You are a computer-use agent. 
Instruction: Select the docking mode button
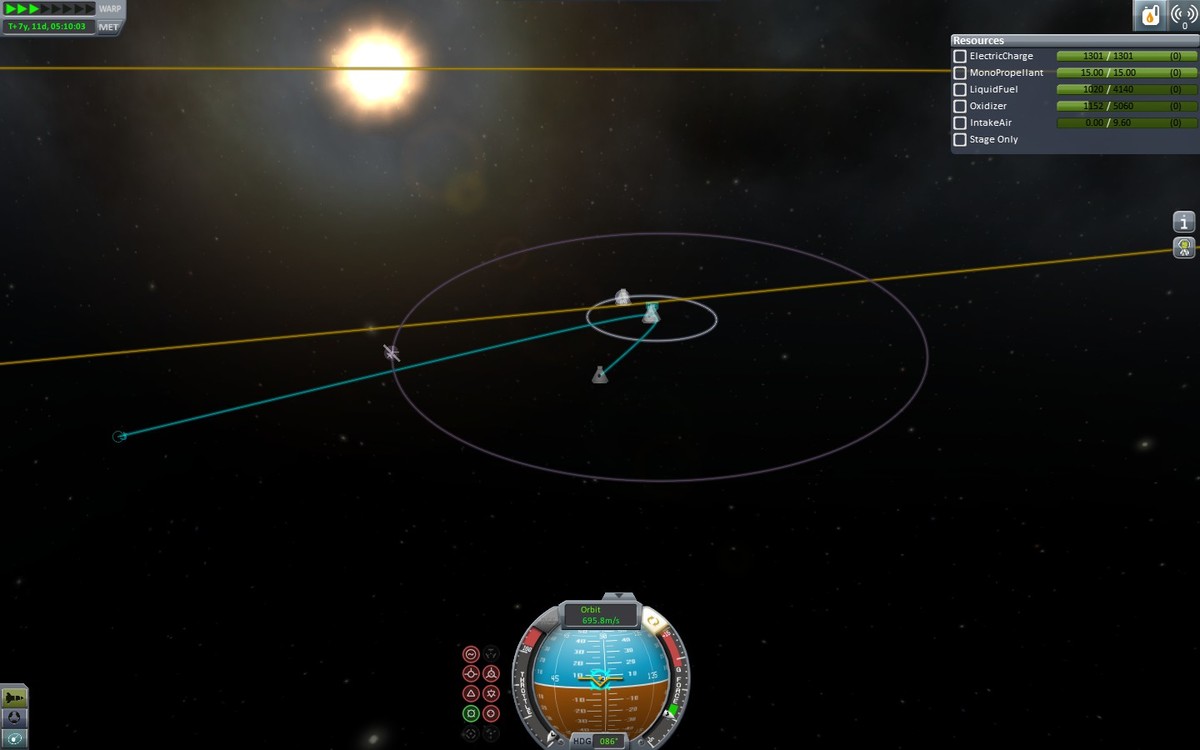[x=15, y=717]
